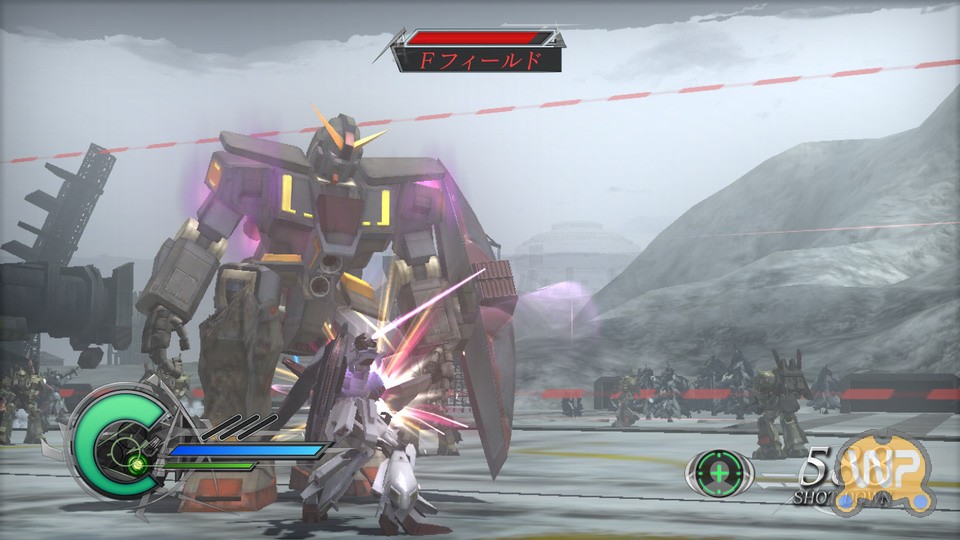This screenshot has width=960, height=540.
Task: Click the Fフィールド target name plate
Action: pyautogui.click(x=479, y=60)
